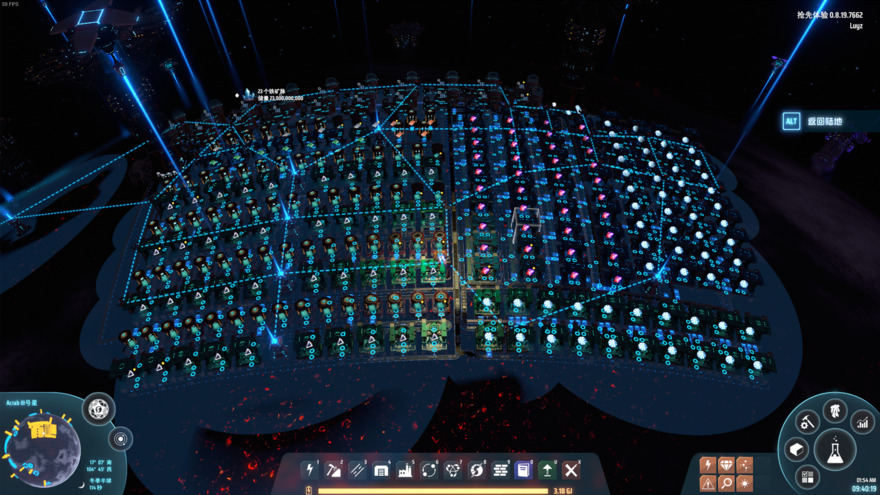
Task: Activate the green upgrade arrow tool
Action: [x=547, y=470]
